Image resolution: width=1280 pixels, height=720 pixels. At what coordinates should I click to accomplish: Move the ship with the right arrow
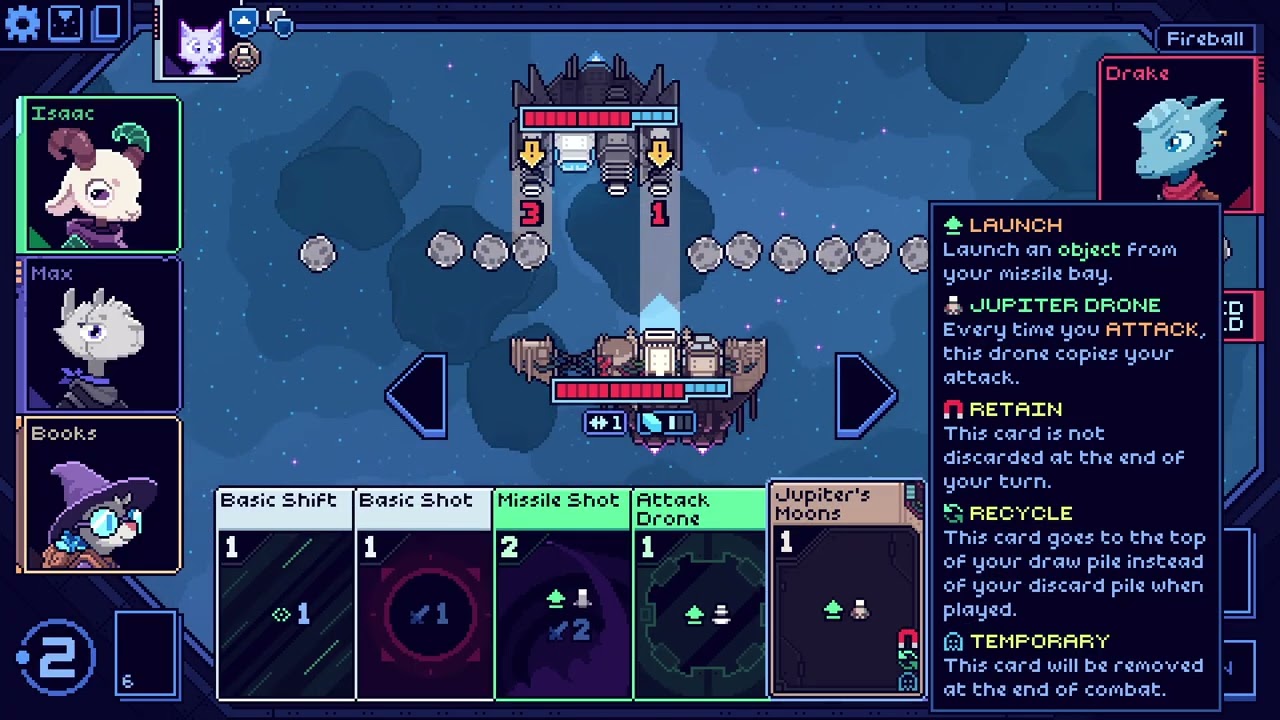(x=864, y=395)
